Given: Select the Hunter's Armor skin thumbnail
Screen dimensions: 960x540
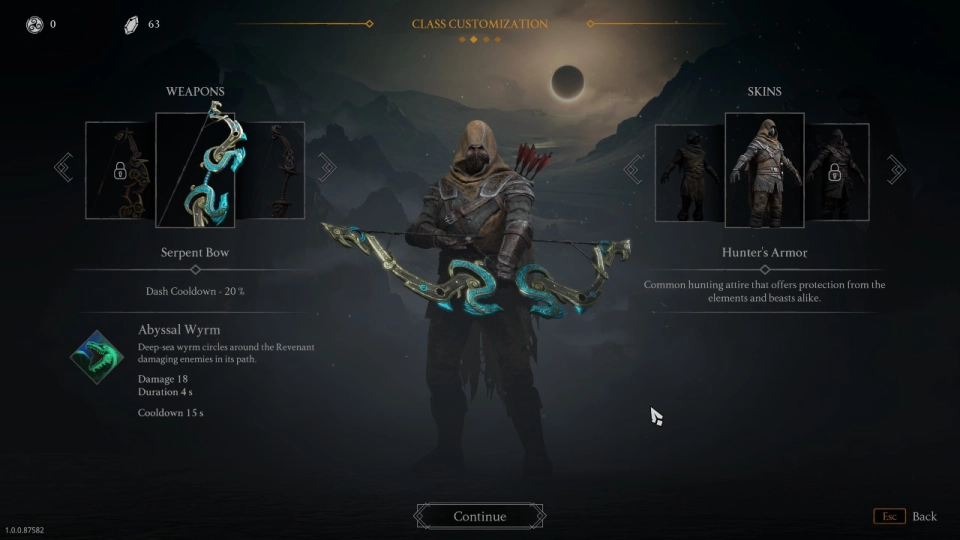Looking at the screenshot, I should [764, 170].
